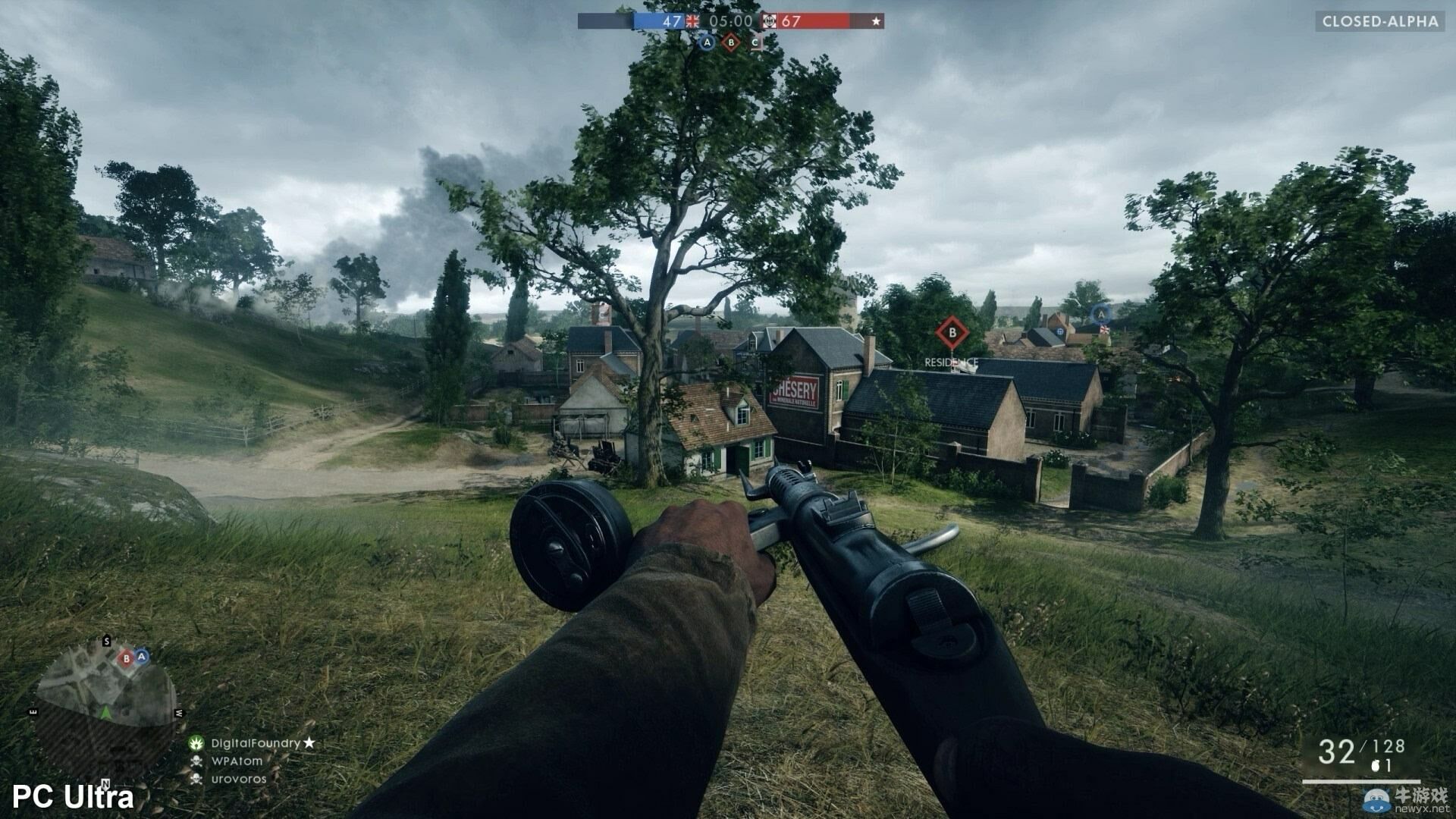Open the minimap
Screen dimensions: 1456x819
106,705
